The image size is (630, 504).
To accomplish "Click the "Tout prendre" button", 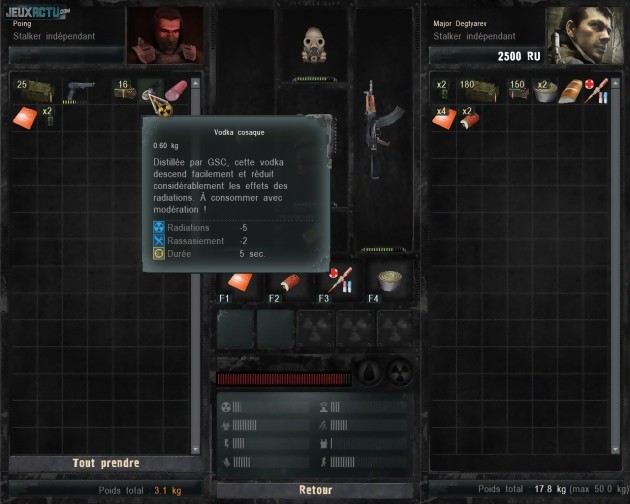I will pyautogui.click(x=105, y=463).
